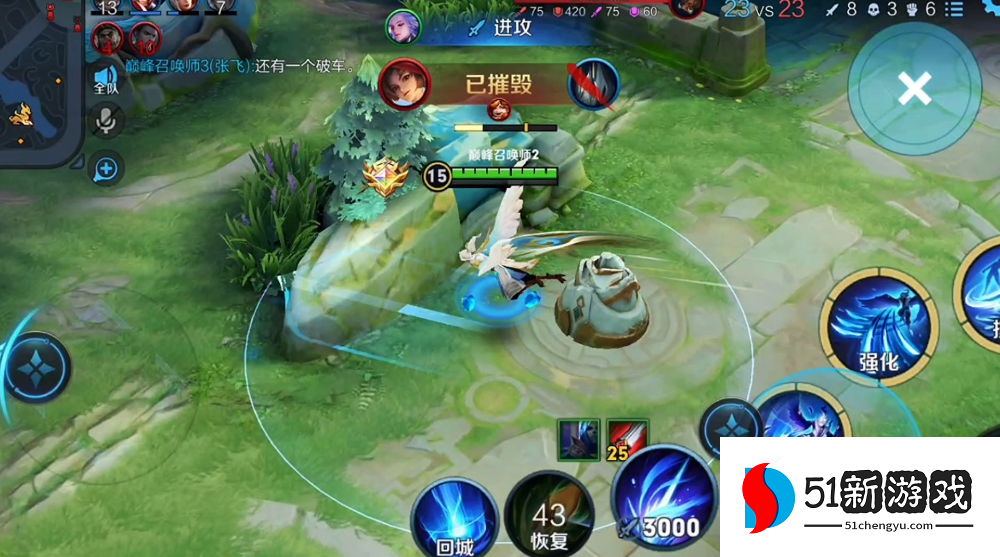Viewport: 1000px width, 557px height.
Task: Open the quick chat plus bubble
Action: point(105,169)
